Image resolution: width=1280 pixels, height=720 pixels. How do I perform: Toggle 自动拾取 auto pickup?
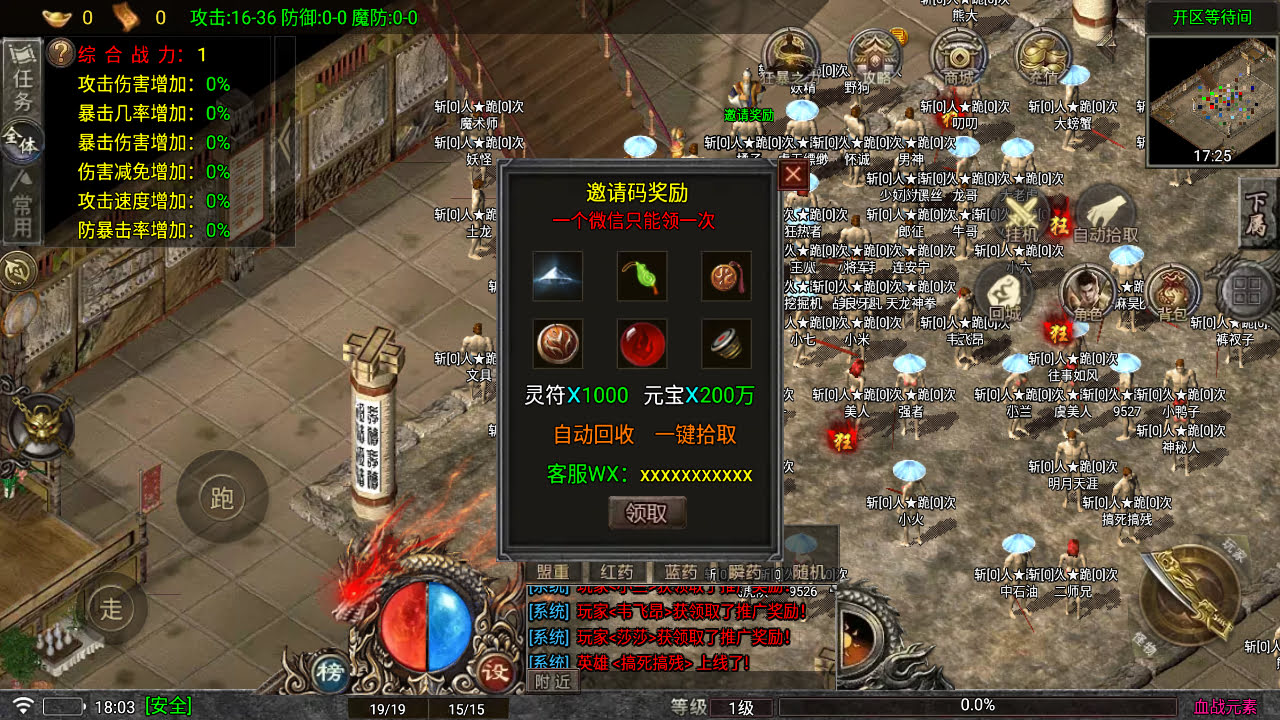pyautogui.click(x=1105, y=215)
